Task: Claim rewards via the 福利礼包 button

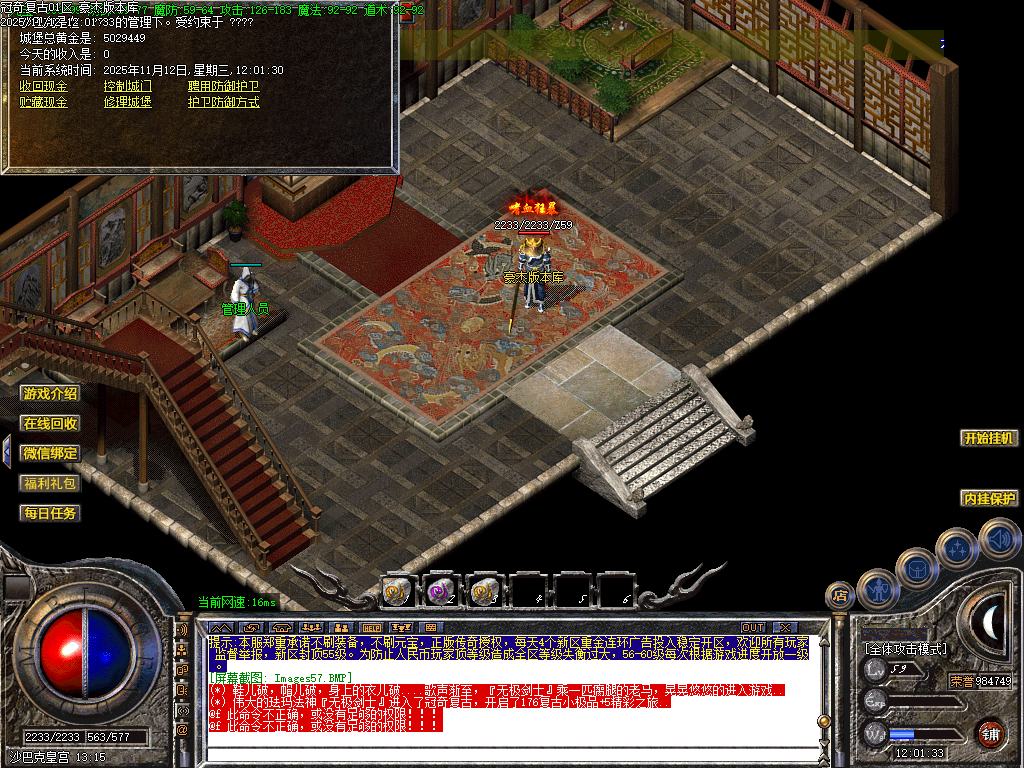Action: click(x=50, y=483)
